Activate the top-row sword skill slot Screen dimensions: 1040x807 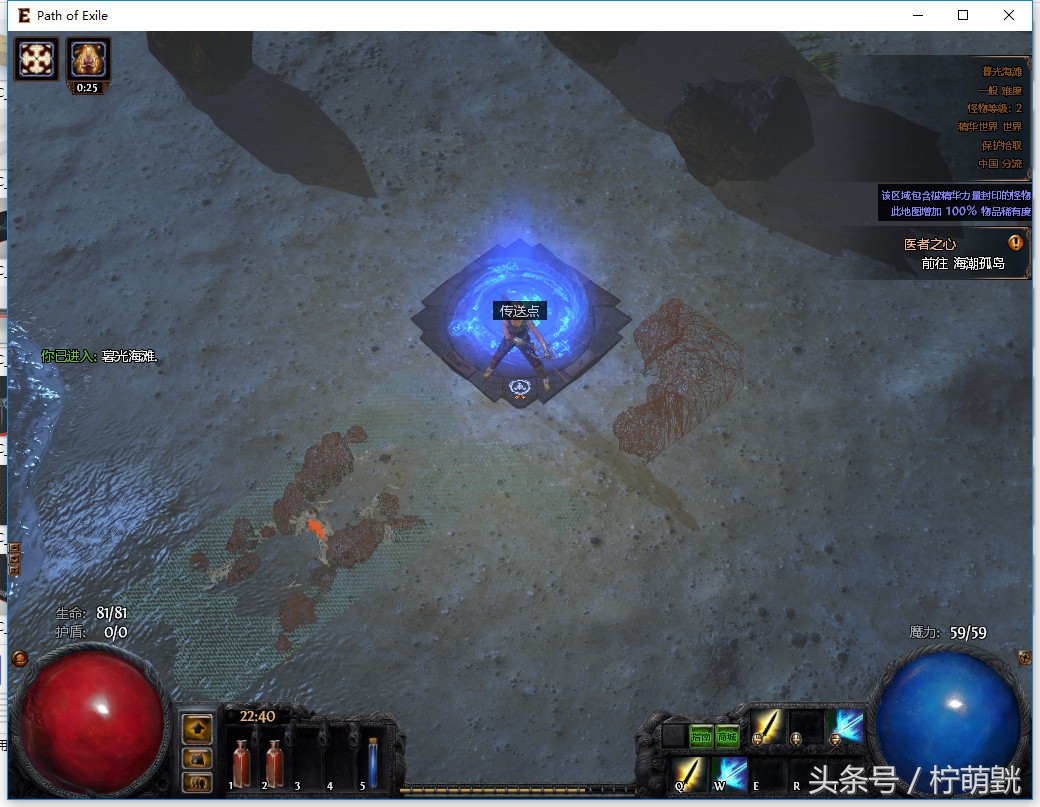click(766, 724)
